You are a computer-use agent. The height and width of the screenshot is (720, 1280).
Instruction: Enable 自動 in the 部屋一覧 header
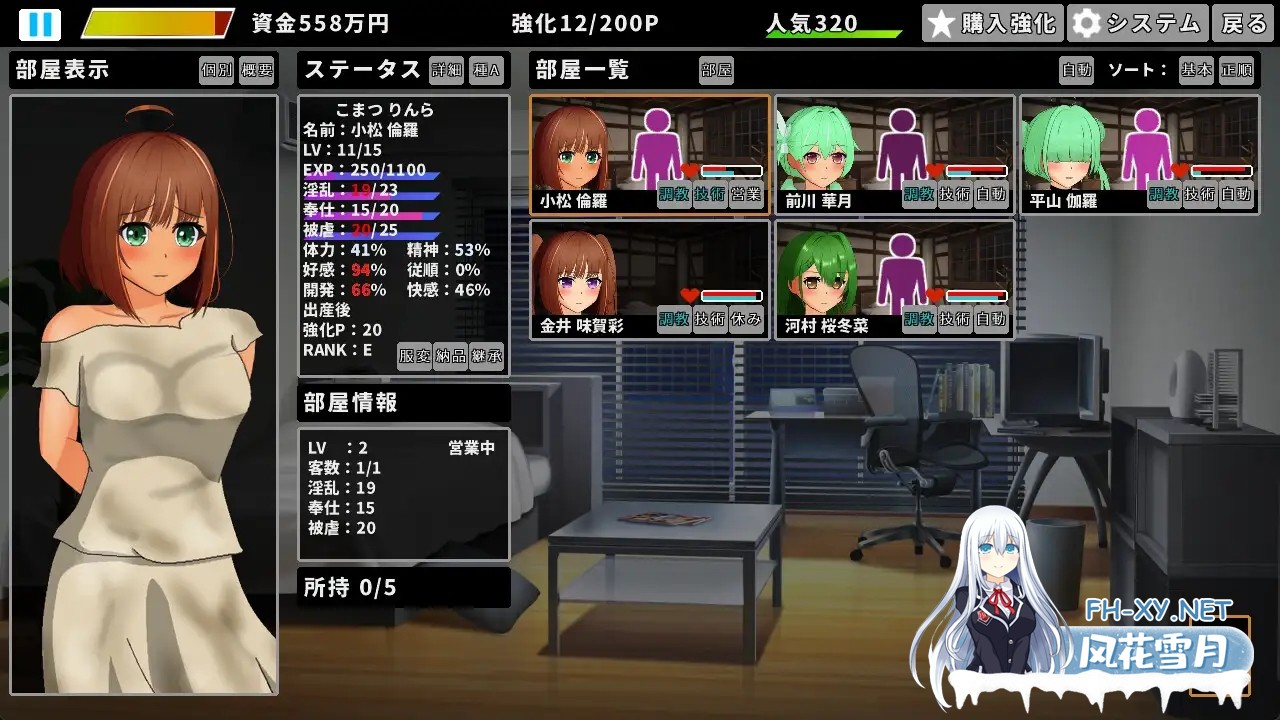[x=1075, y=71]
